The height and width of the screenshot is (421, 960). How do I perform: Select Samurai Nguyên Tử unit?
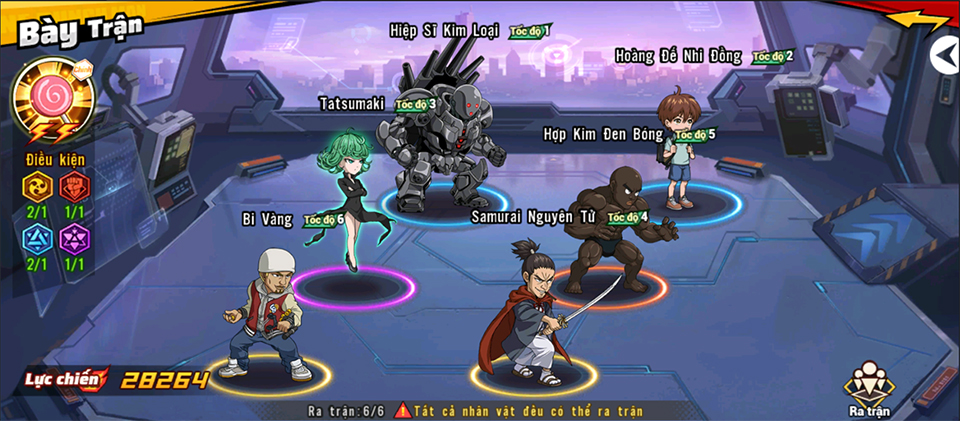[534, 314]
